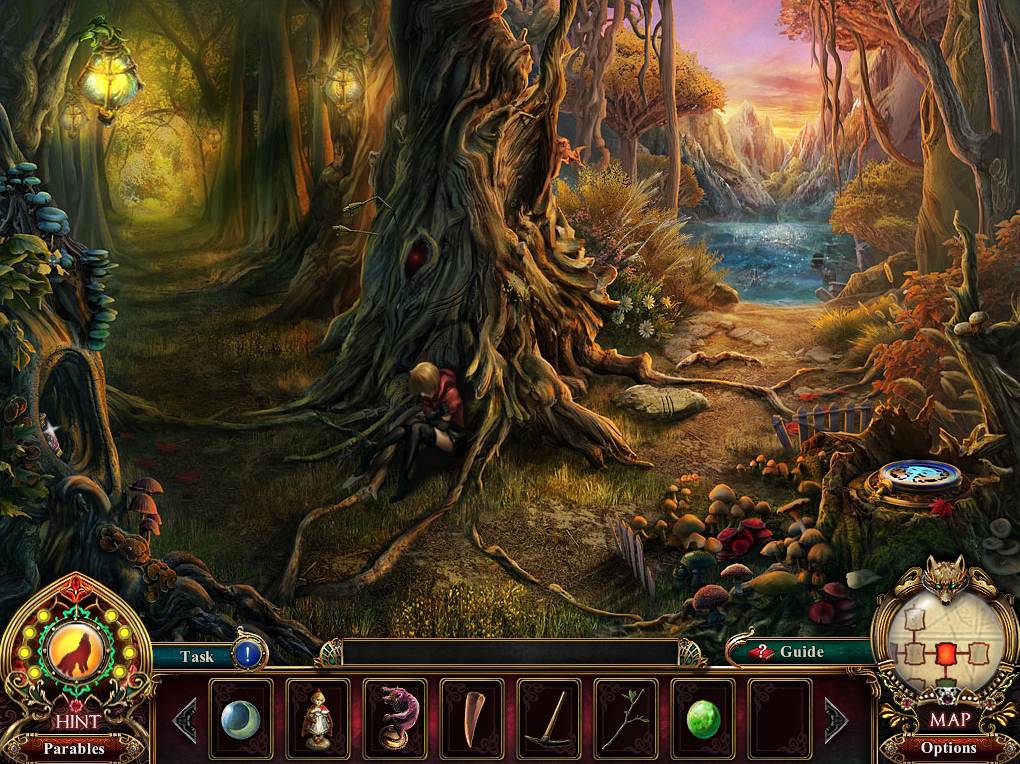Open the Parables book
The height and width of the screenshot is (764, 1020).
73,747
